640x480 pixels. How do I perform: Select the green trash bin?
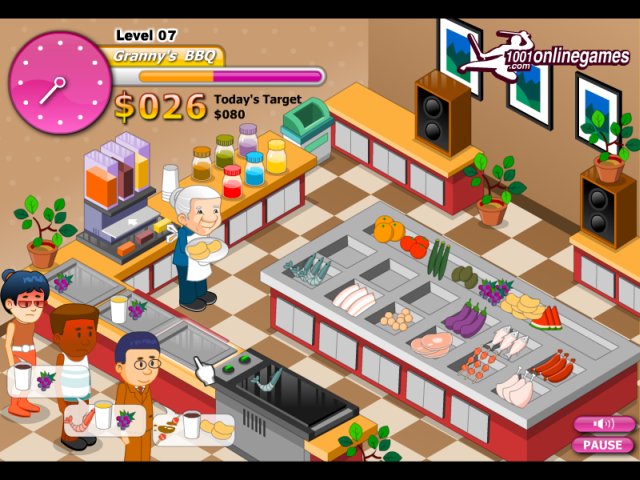[306, 127]
